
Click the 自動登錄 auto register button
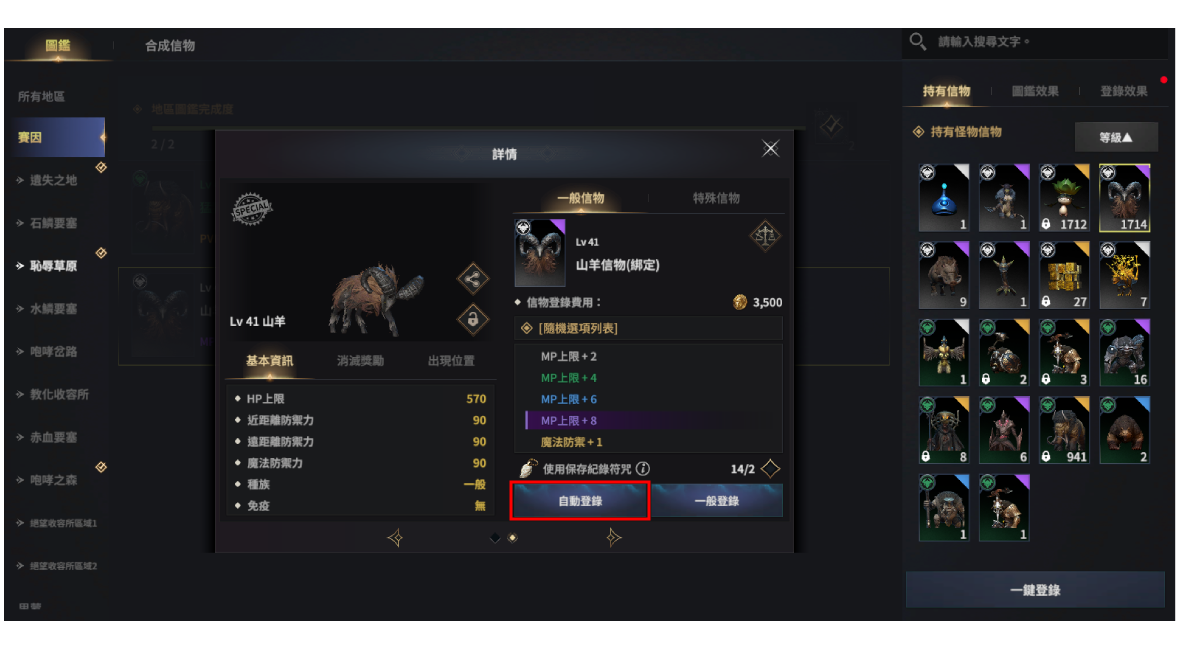pos(580,501)
